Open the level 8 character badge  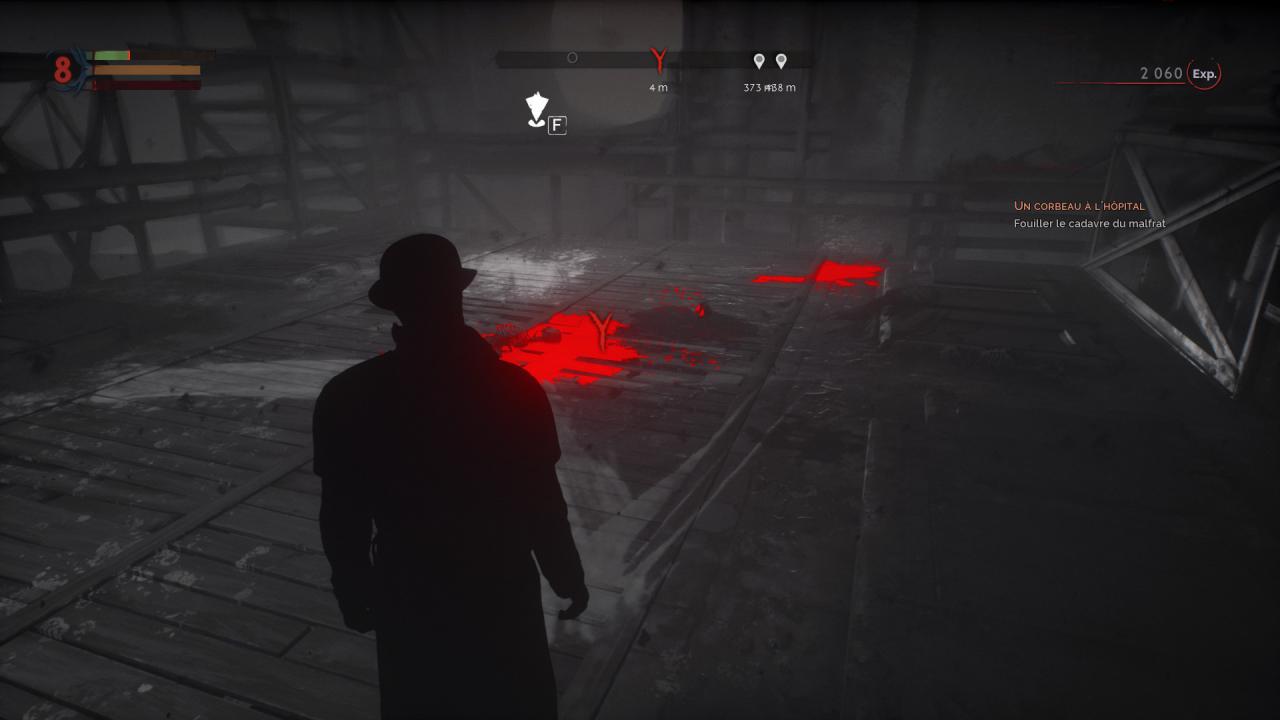[63, 69]
